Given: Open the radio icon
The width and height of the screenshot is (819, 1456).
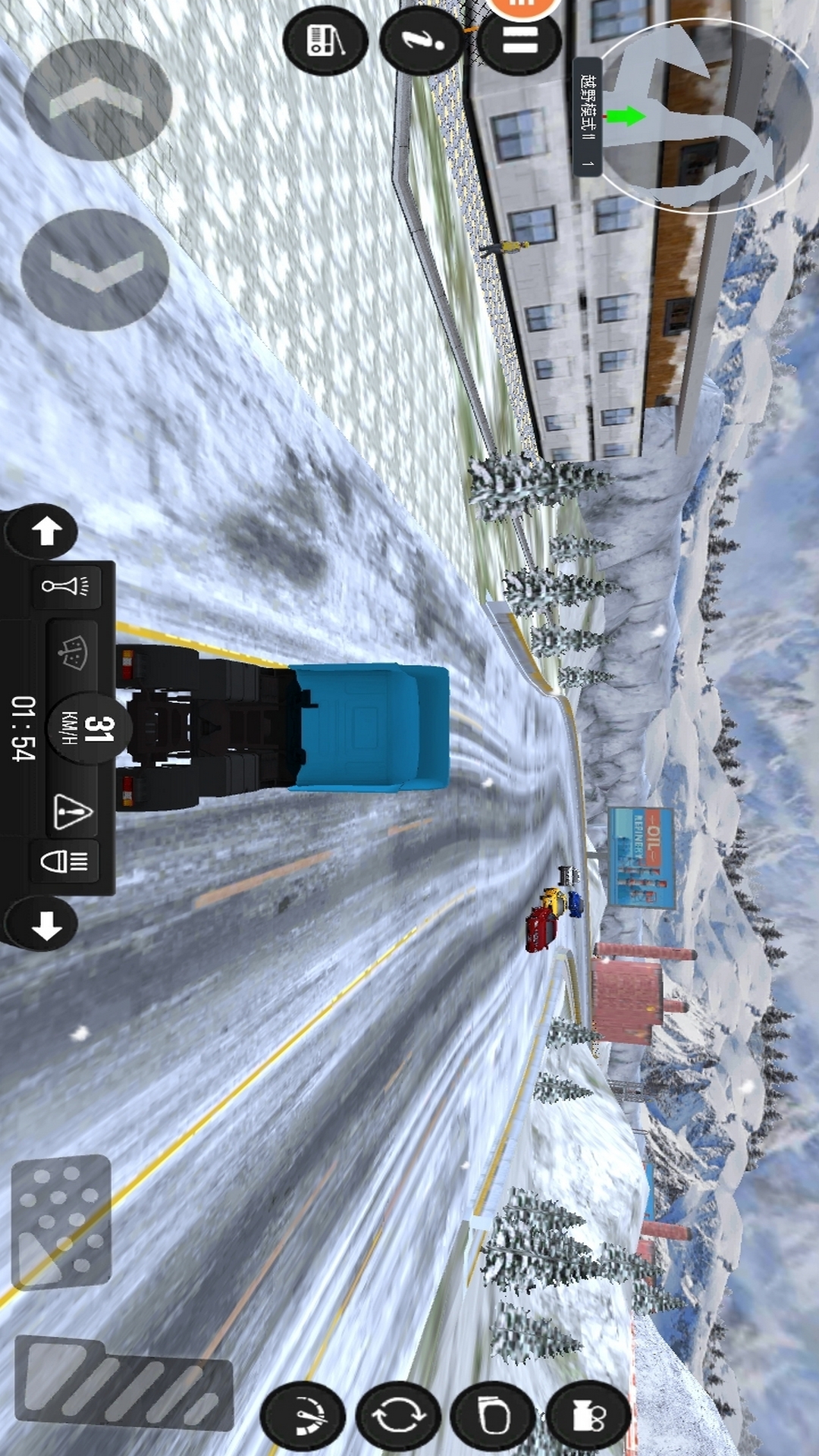Looking at the screenshot, I should [x=325, y=40].
